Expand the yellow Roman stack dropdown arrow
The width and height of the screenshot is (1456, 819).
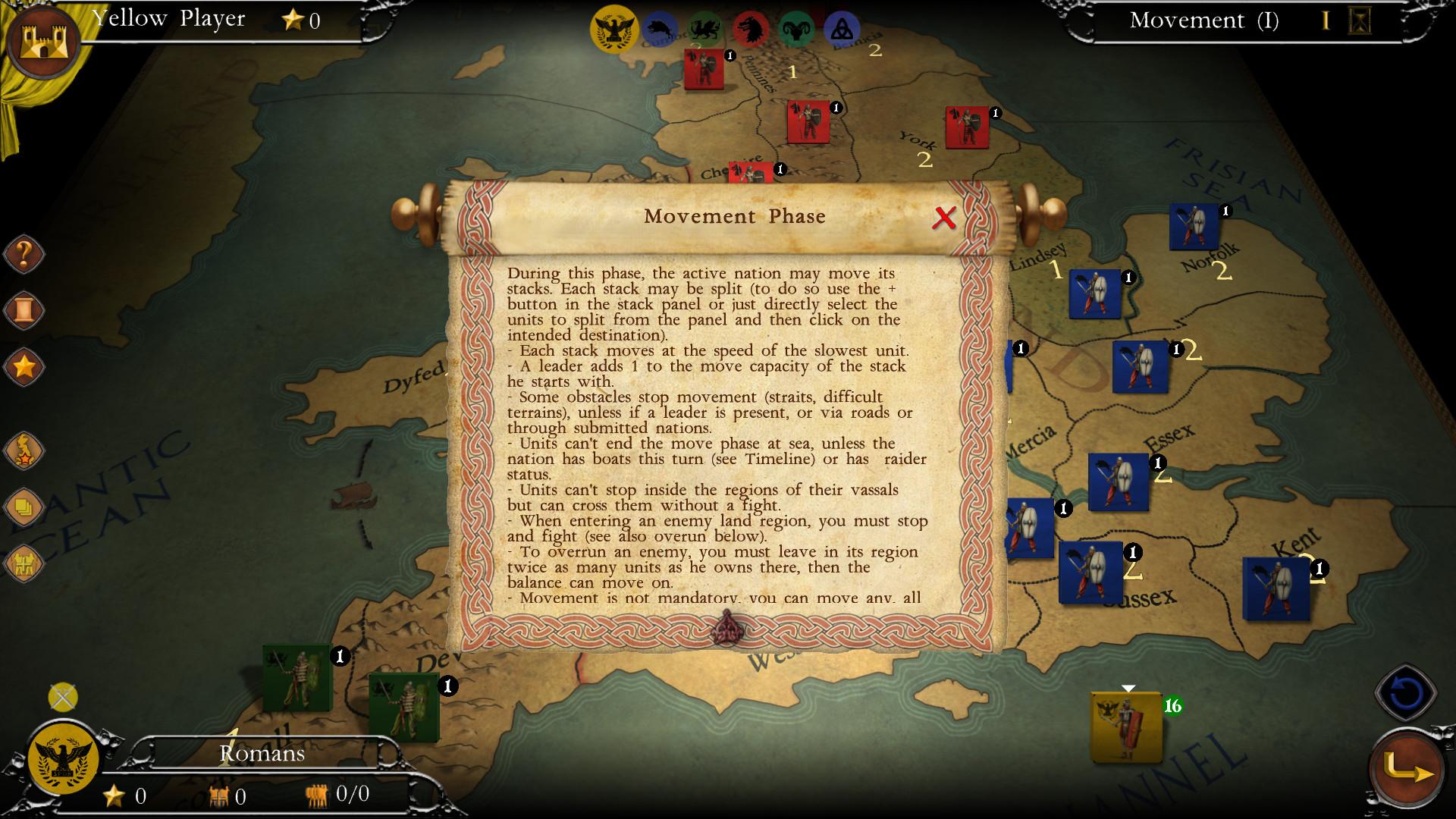point(1128,689)
